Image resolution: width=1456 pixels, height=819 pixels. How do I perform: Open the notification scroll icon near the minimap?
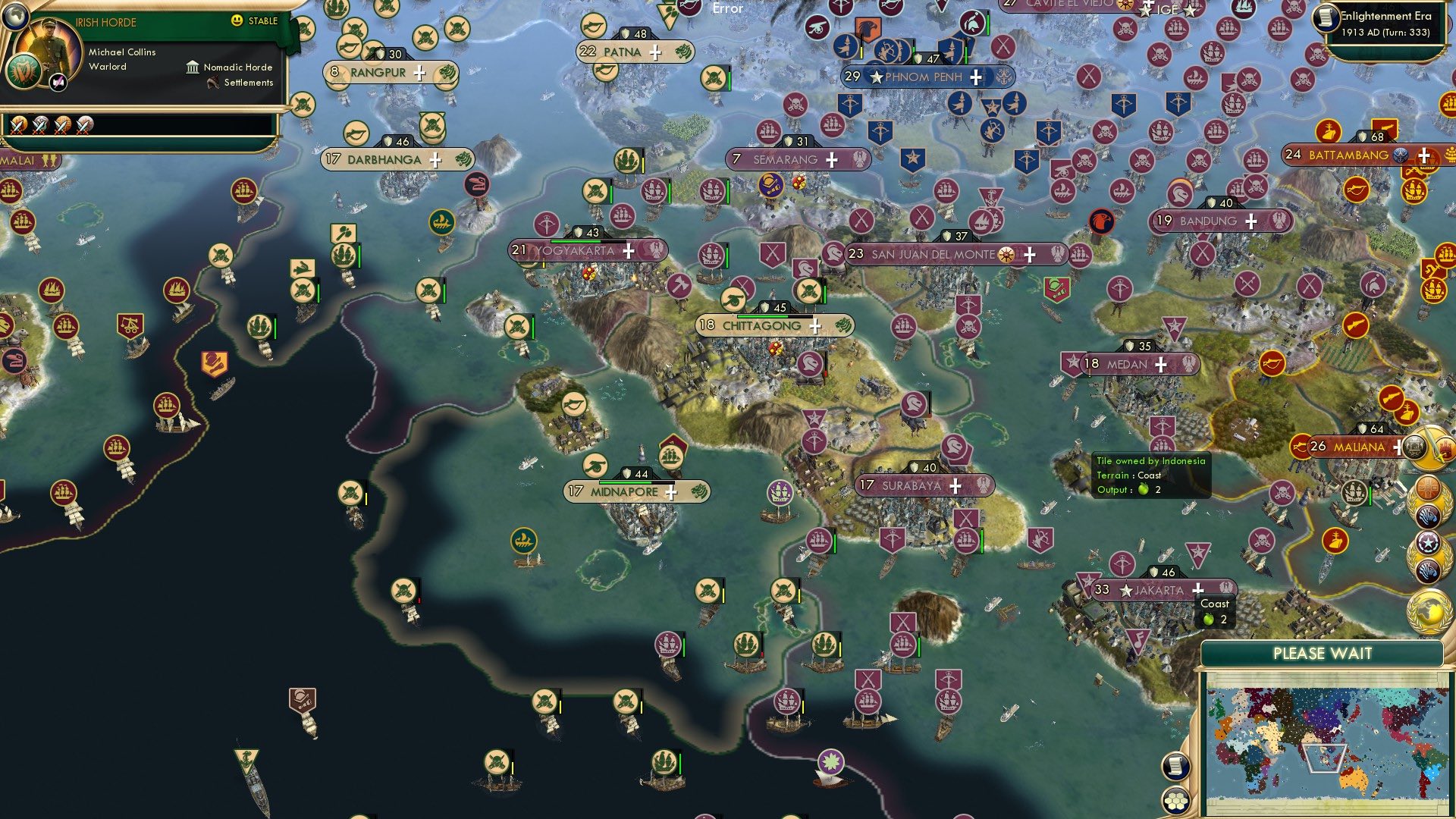pos(1176,767)
